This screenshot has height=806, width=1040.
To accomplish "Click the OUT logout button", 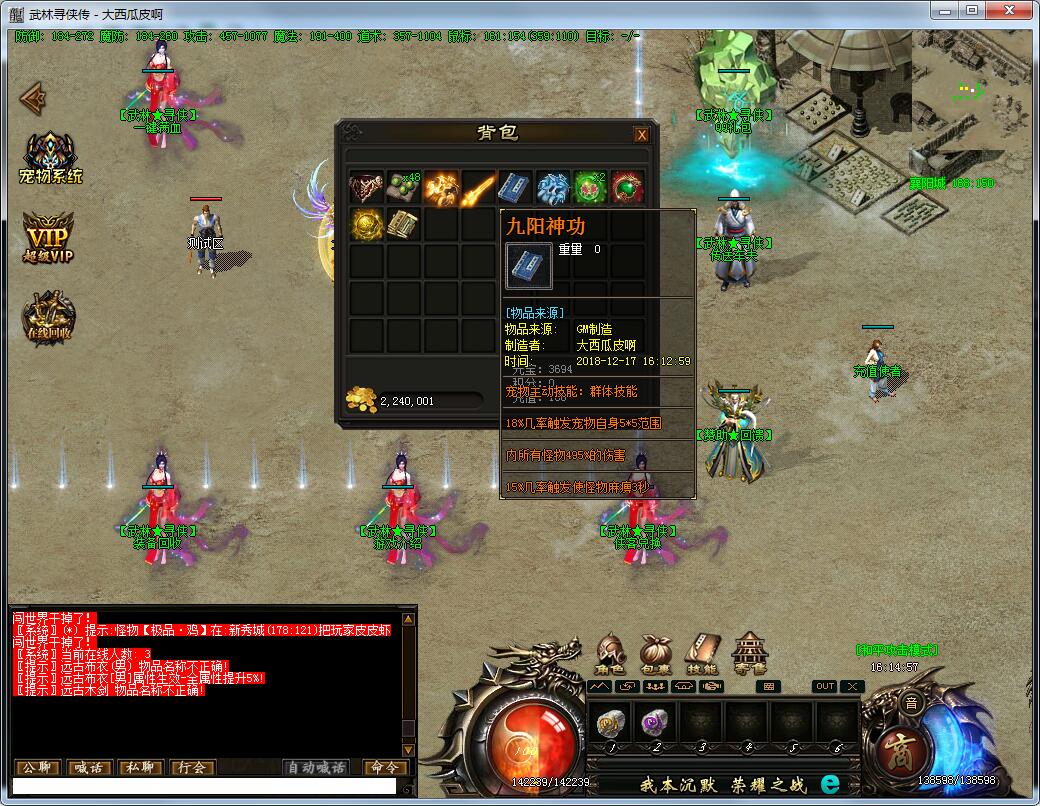I will pyautogui.click(x=825, y=686).
